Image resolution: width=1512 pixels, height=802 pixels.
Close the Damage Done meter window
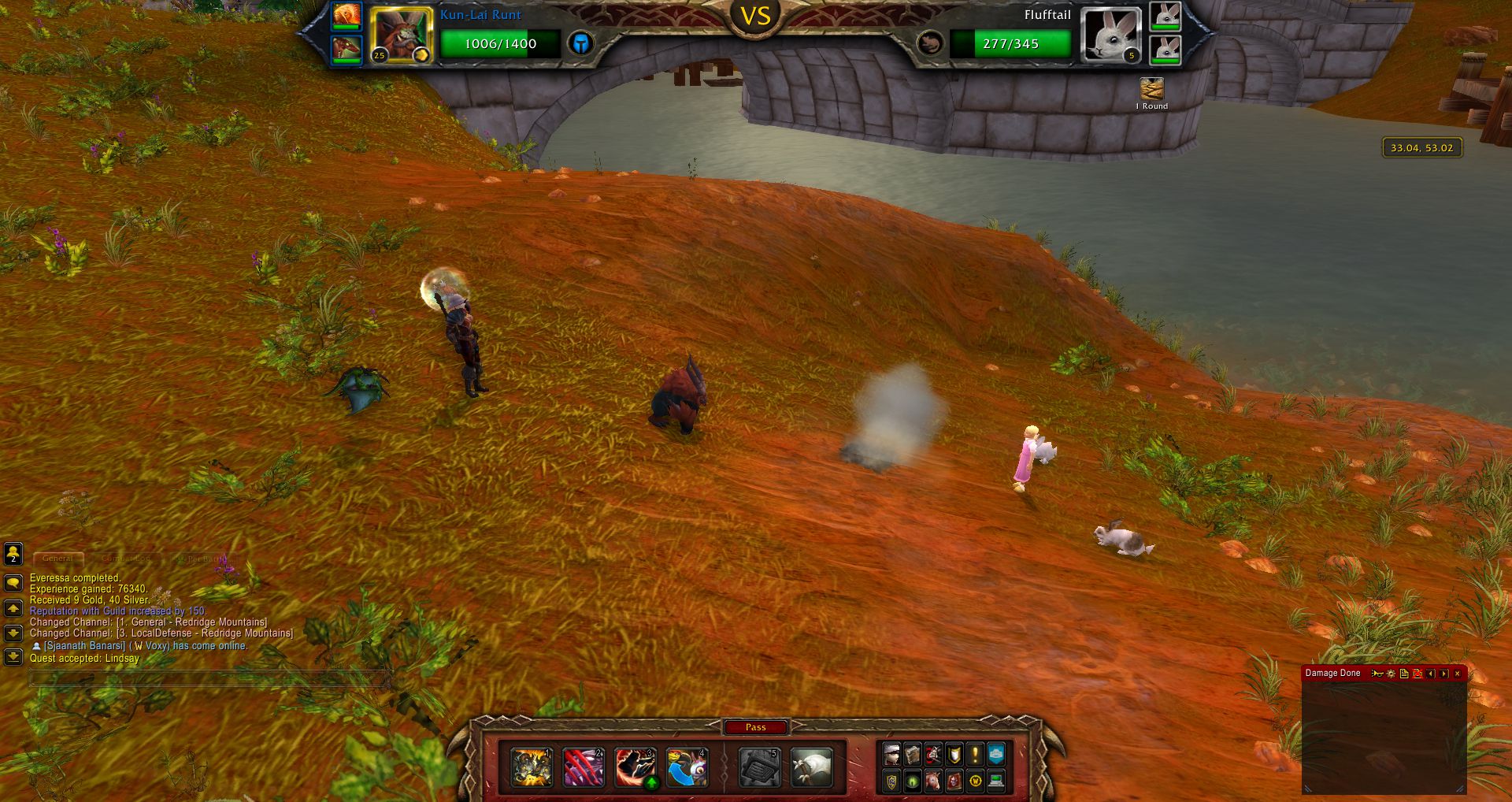1457,674
